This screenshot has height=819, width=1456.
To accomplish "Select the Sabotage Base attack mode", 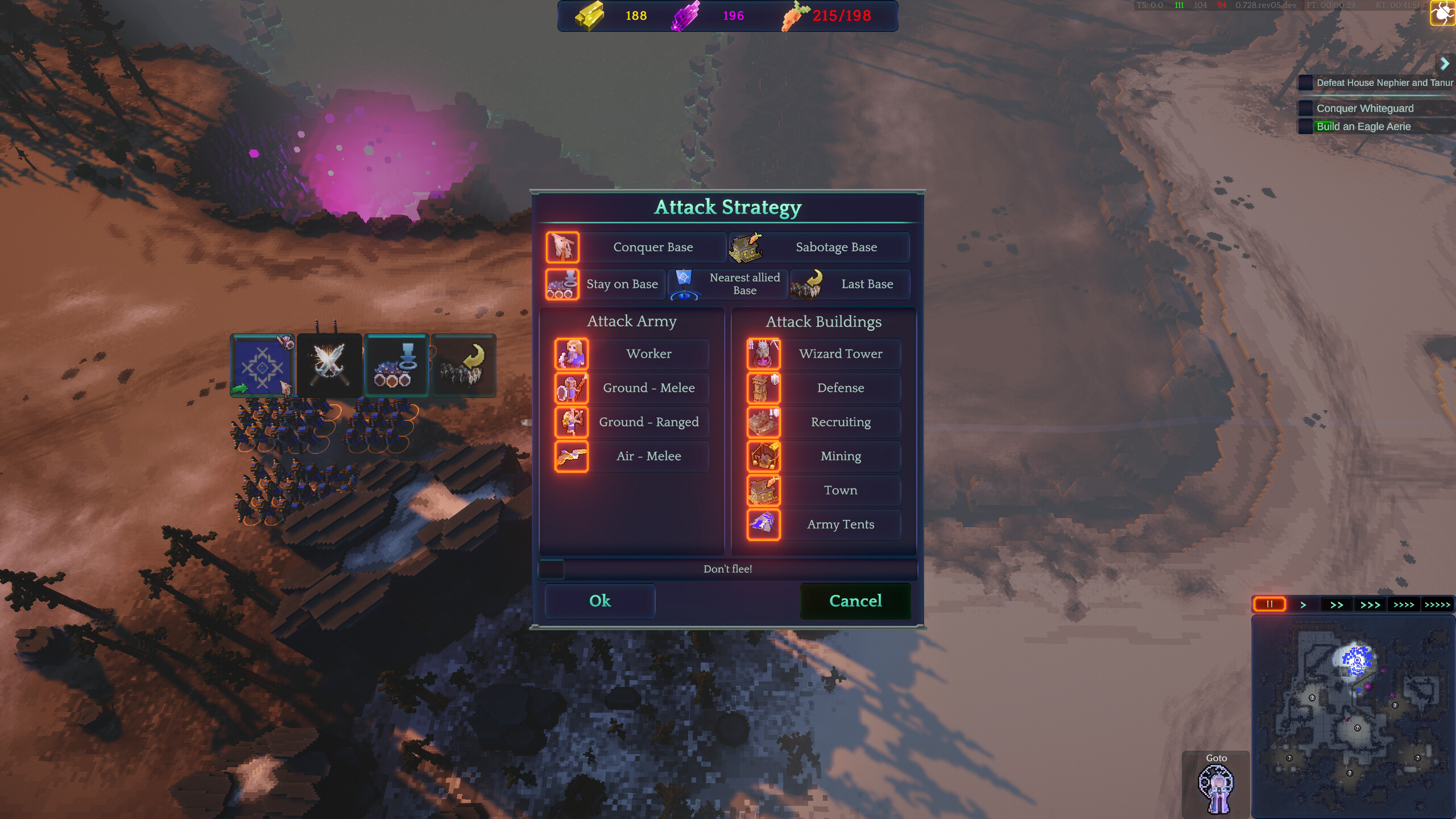I will tap(835, 247).
